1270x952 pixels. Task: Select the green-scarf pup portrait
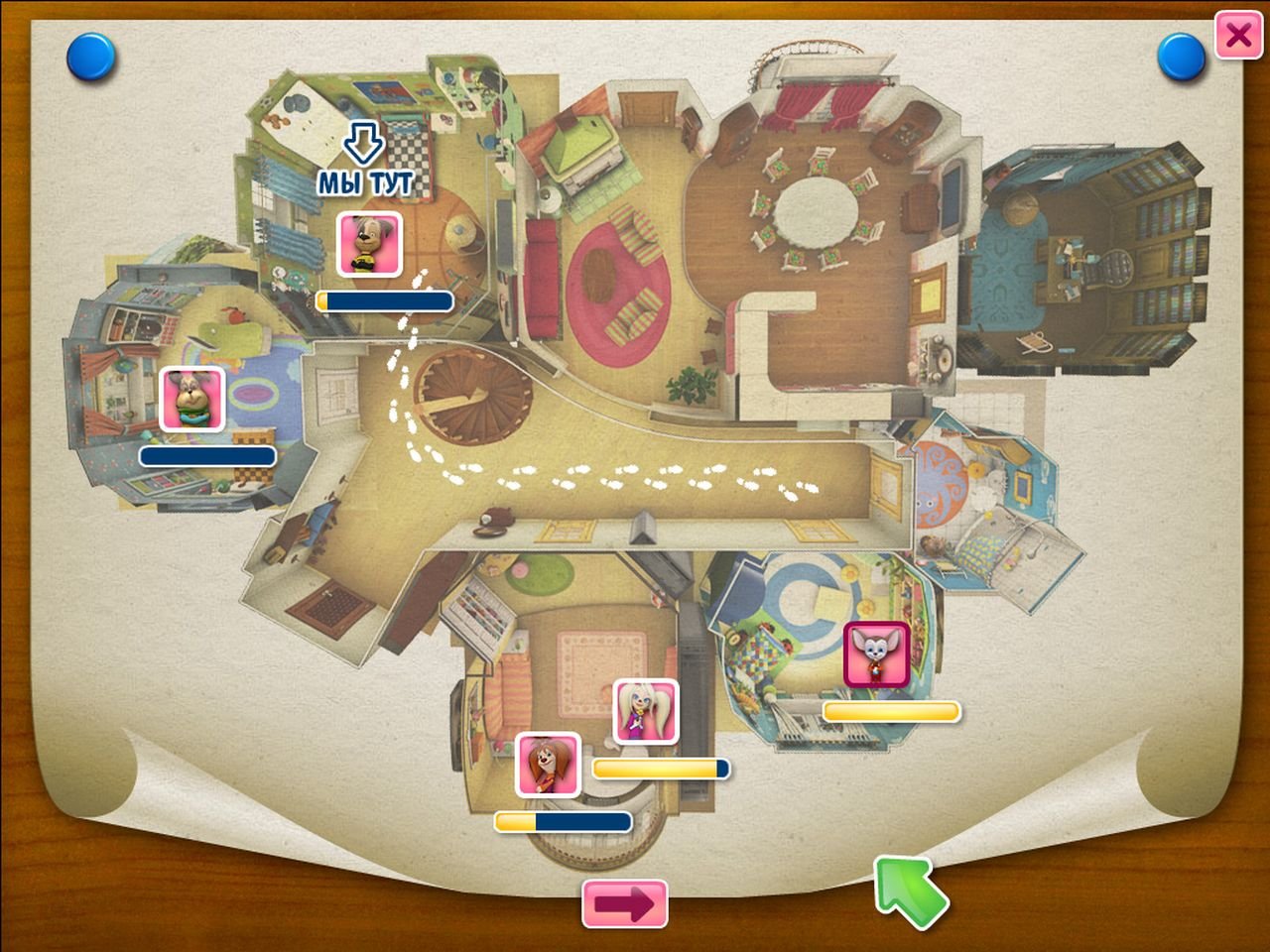tap(192, 400)
